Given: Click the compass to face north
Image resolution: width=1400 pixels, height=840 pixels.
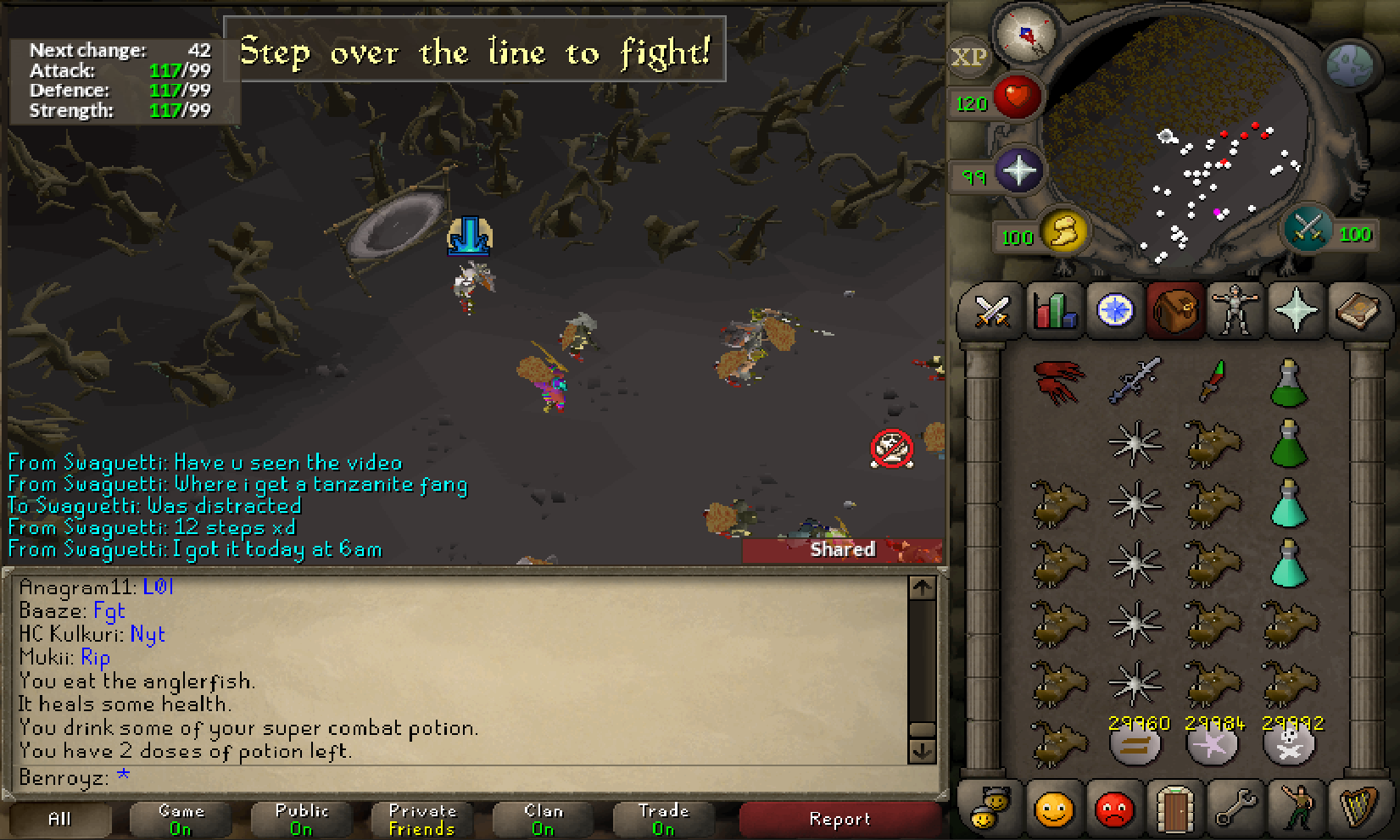Looking at the screenshot, I should coord(1026,36).
